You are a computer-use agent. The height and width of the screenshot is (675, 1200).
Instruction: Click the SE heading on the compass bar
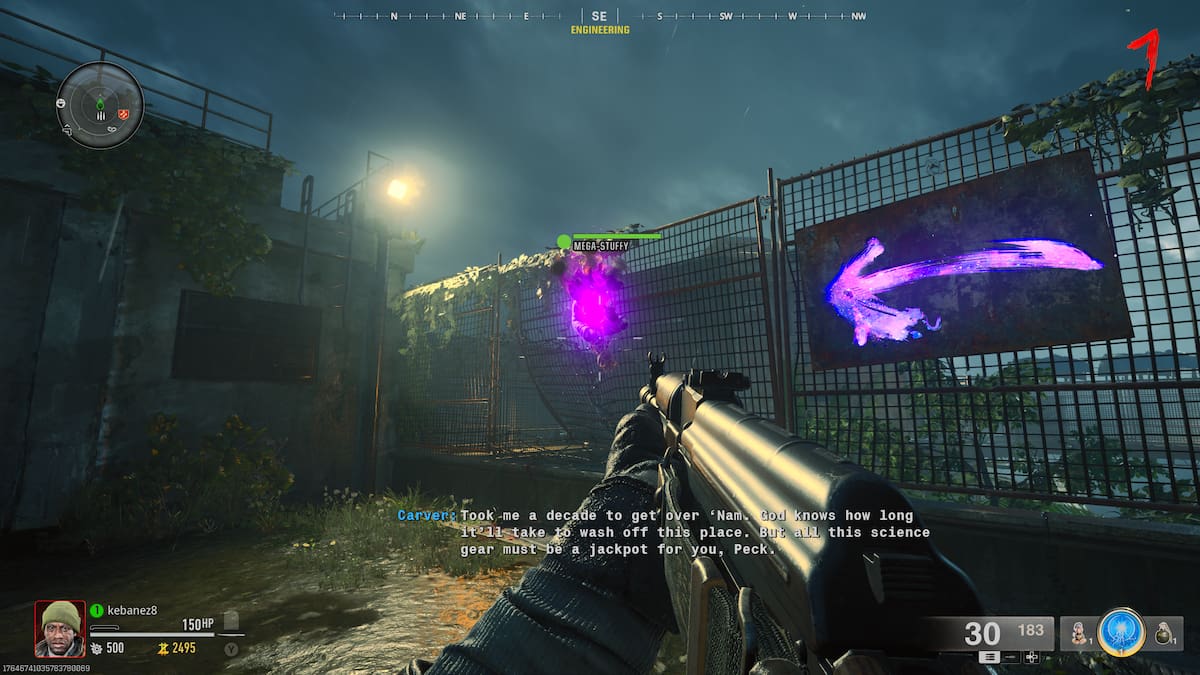click(599, 16)
